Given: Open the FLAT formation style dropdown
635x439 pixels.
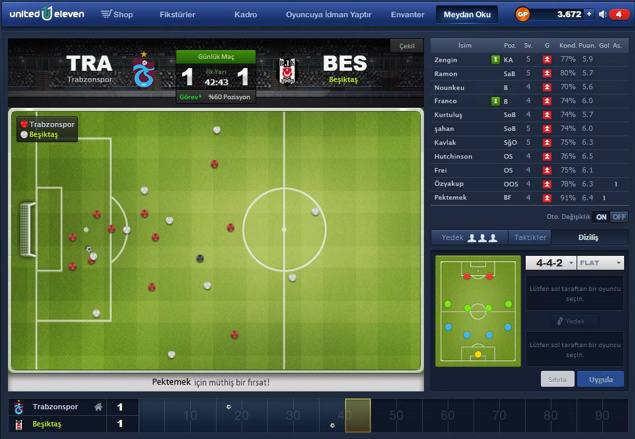Looking at the screenshot, I should coord(600,263).
